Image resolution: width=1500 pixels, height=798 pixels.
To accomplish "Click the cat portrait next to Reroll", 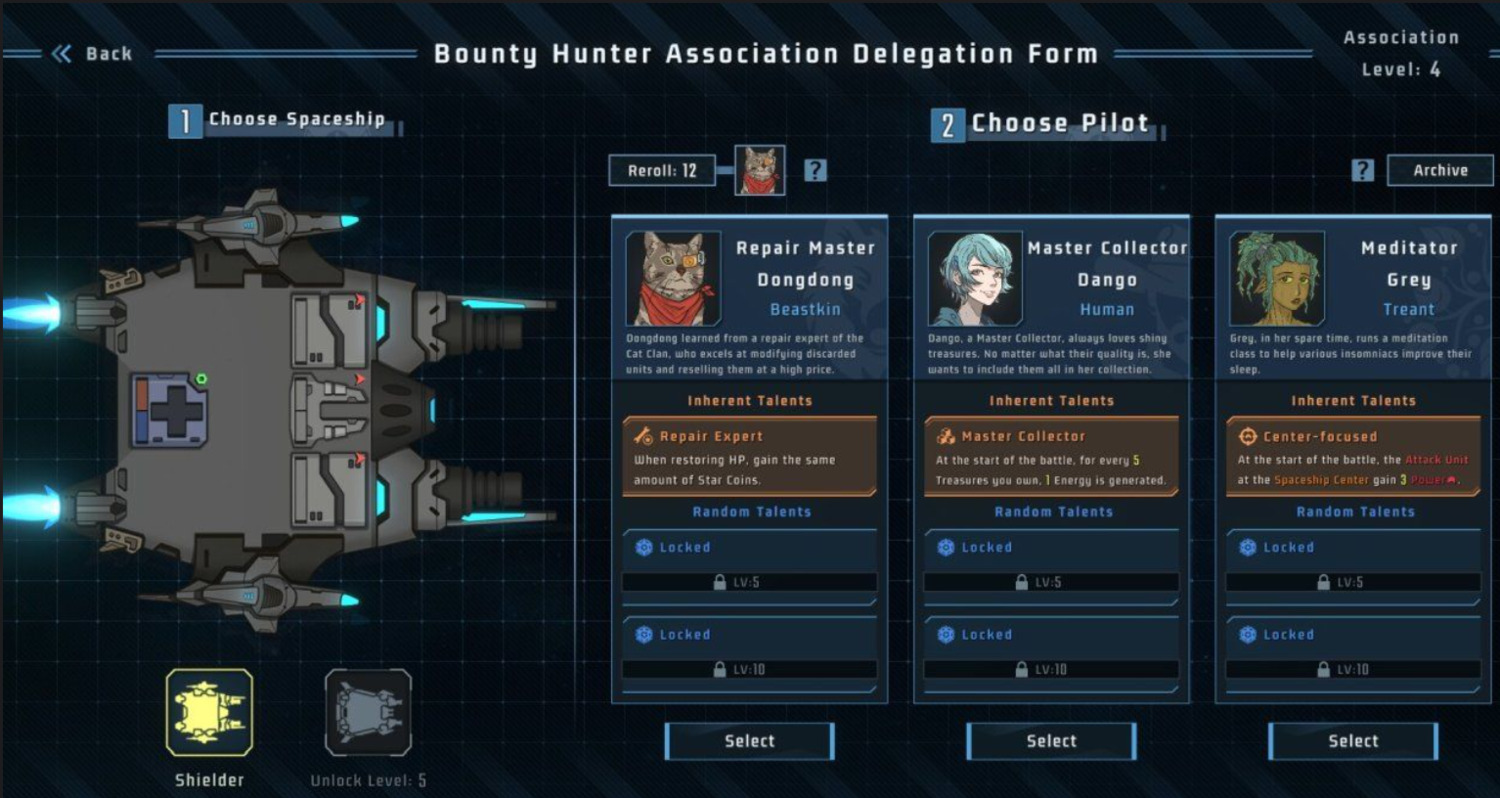I will coord(760,170).
